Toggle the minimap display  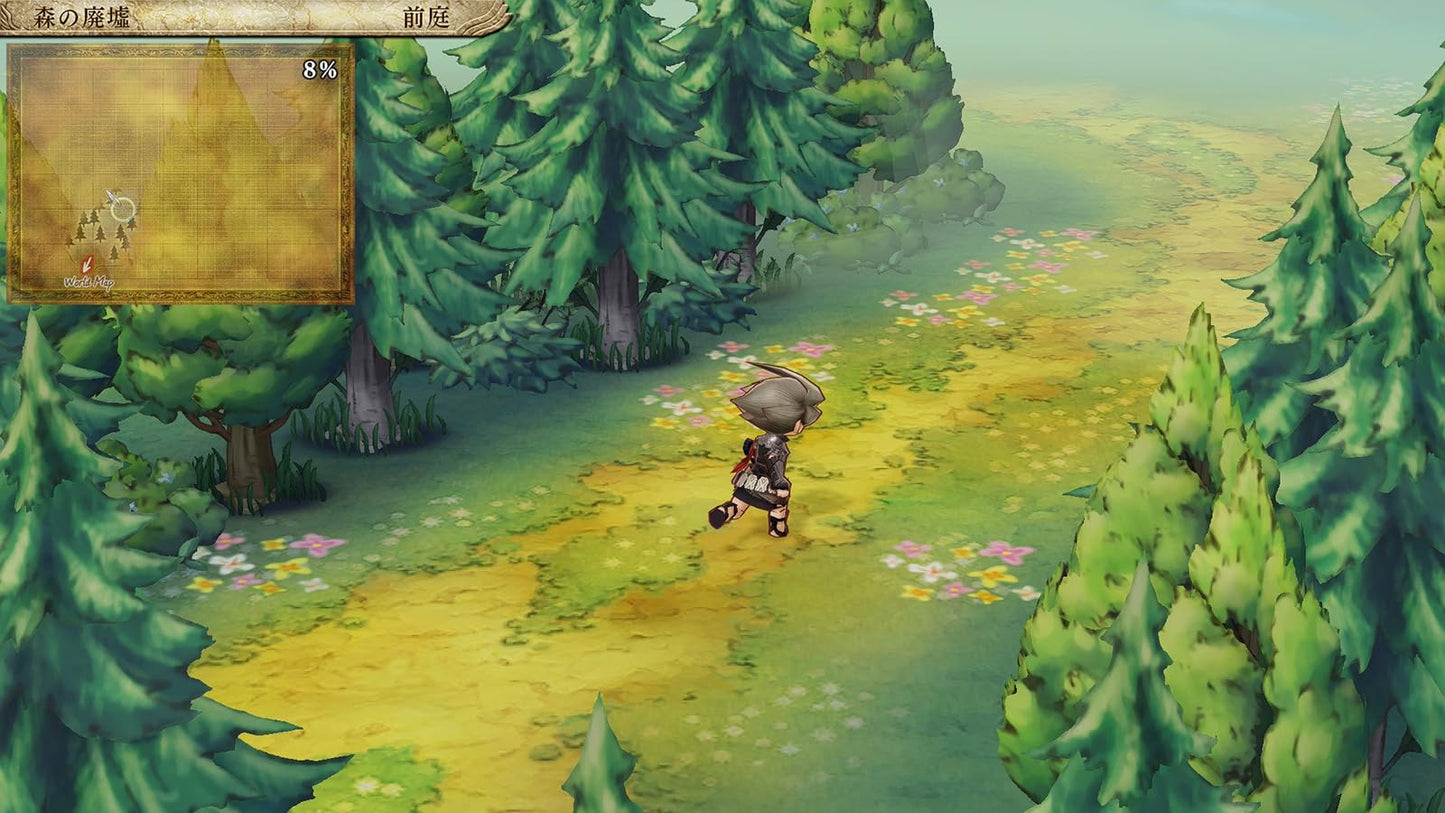pyautogui.click(x=180, y=170)
